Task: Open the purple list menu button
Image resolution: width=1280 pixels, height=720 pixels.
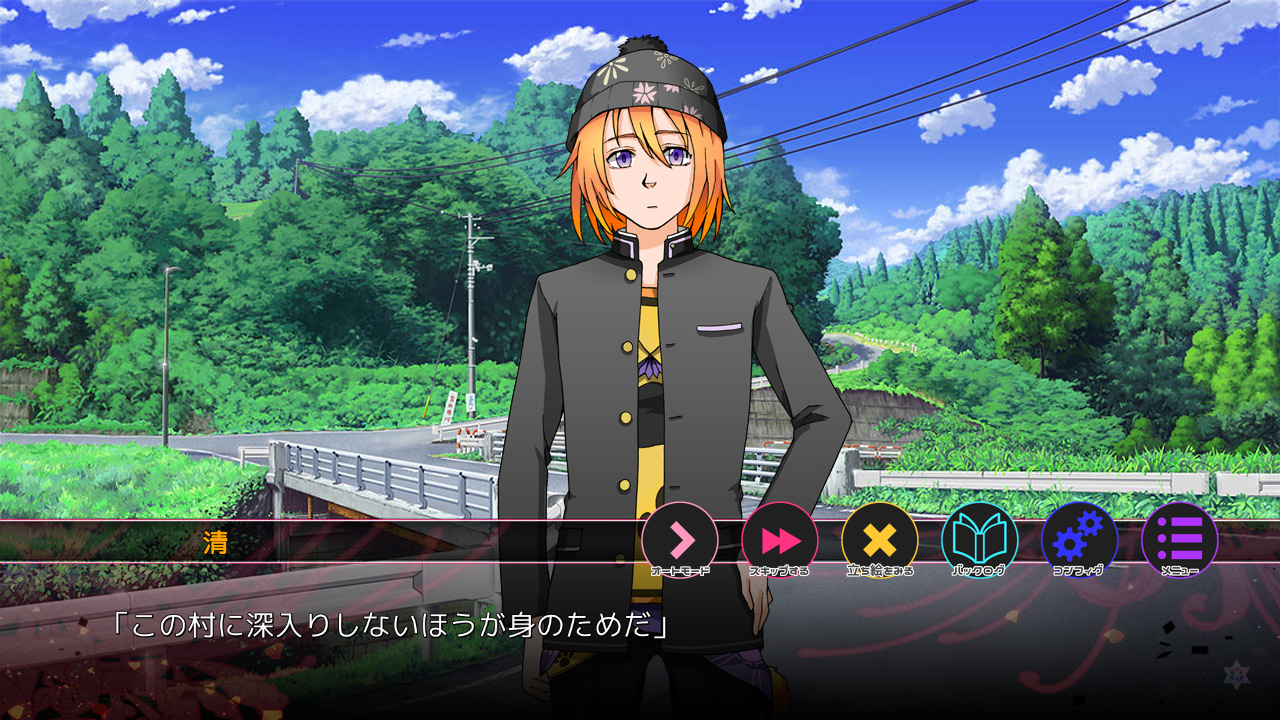Action: (x=1180, y=540)
